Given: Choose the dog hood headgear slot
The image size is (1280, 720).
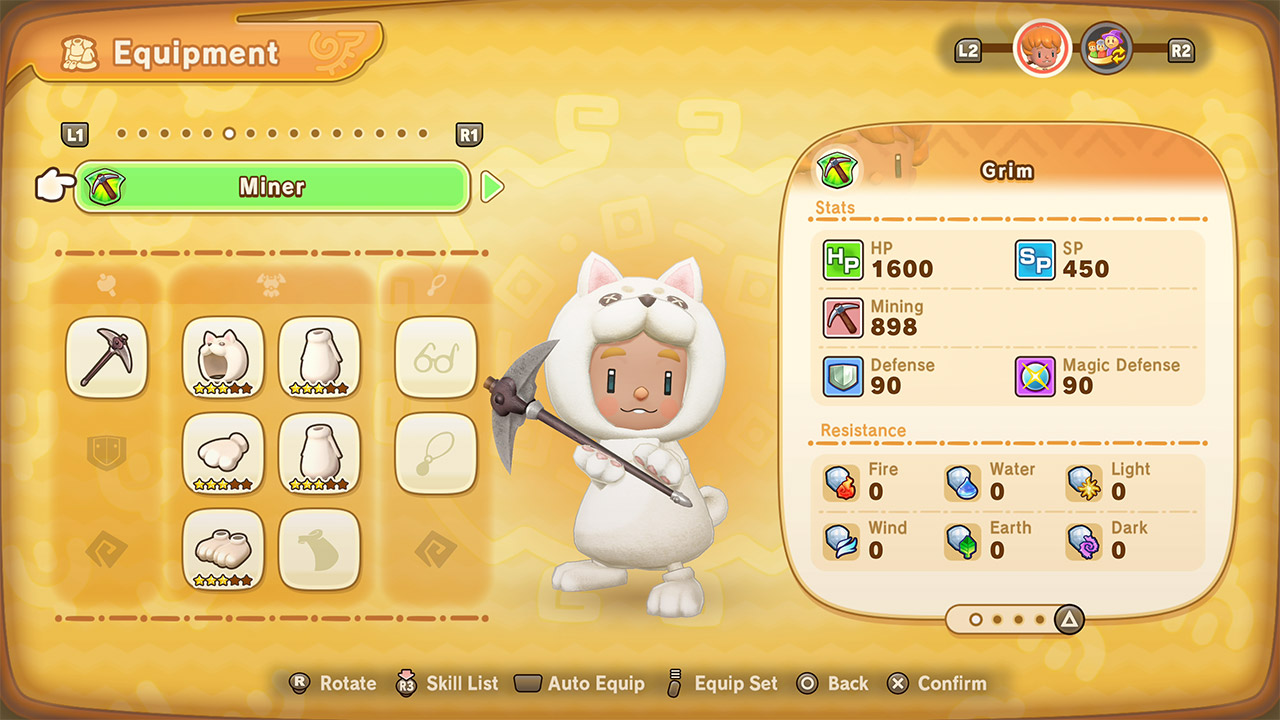Looking at the screenshot, I should pos(223,357).
